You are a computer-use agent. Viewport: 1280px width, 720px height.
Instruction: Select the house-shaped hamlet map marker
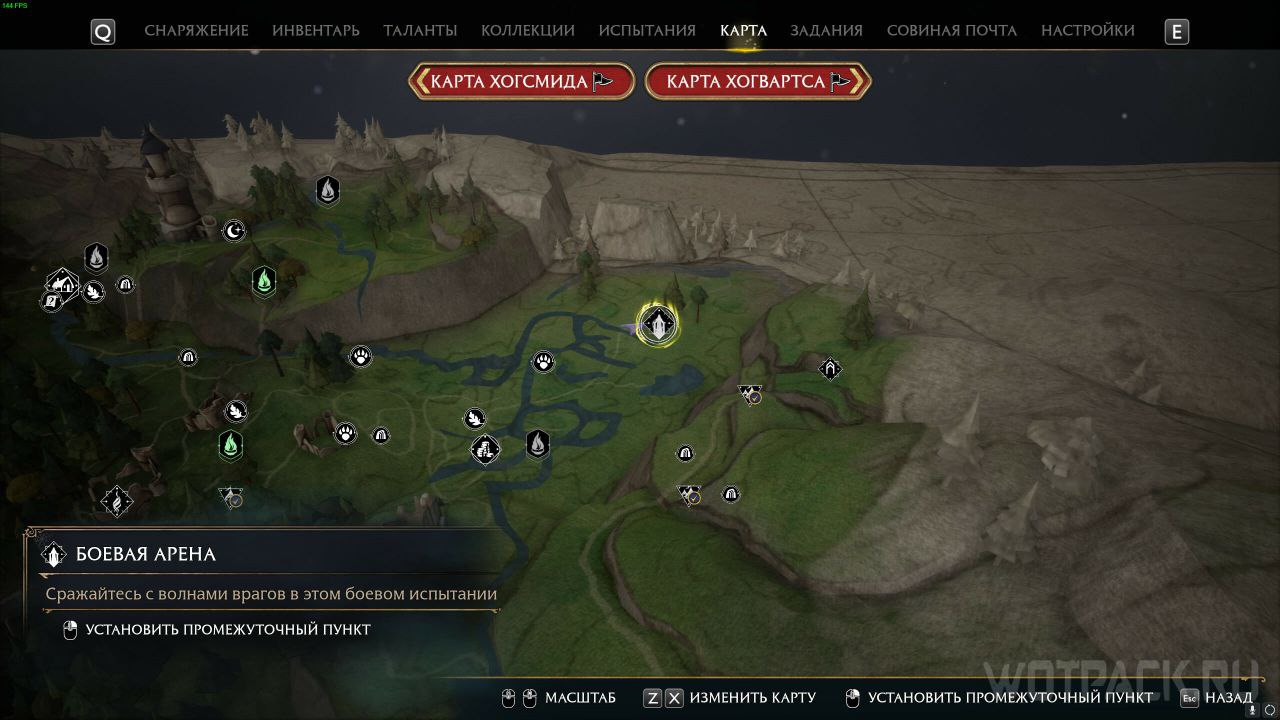coord(63,285)
